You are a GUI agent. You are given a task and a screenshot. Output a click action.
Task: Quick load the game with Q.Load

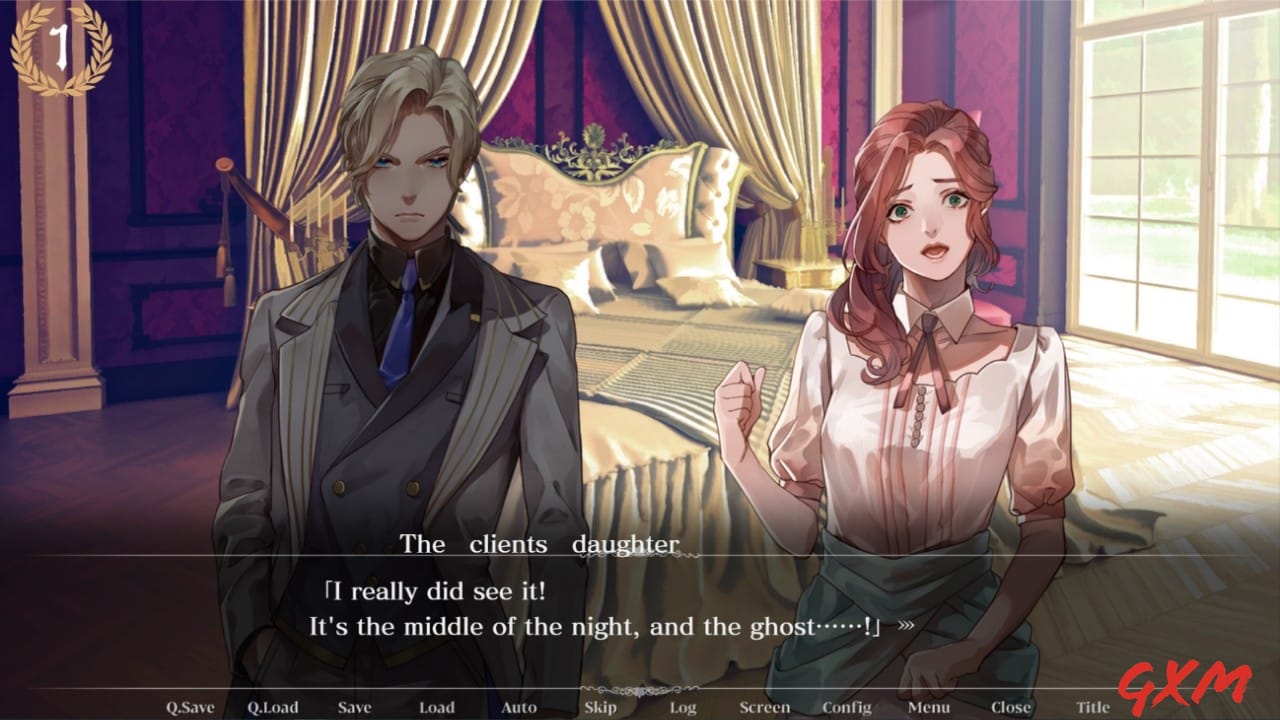(x=272, y=706)
